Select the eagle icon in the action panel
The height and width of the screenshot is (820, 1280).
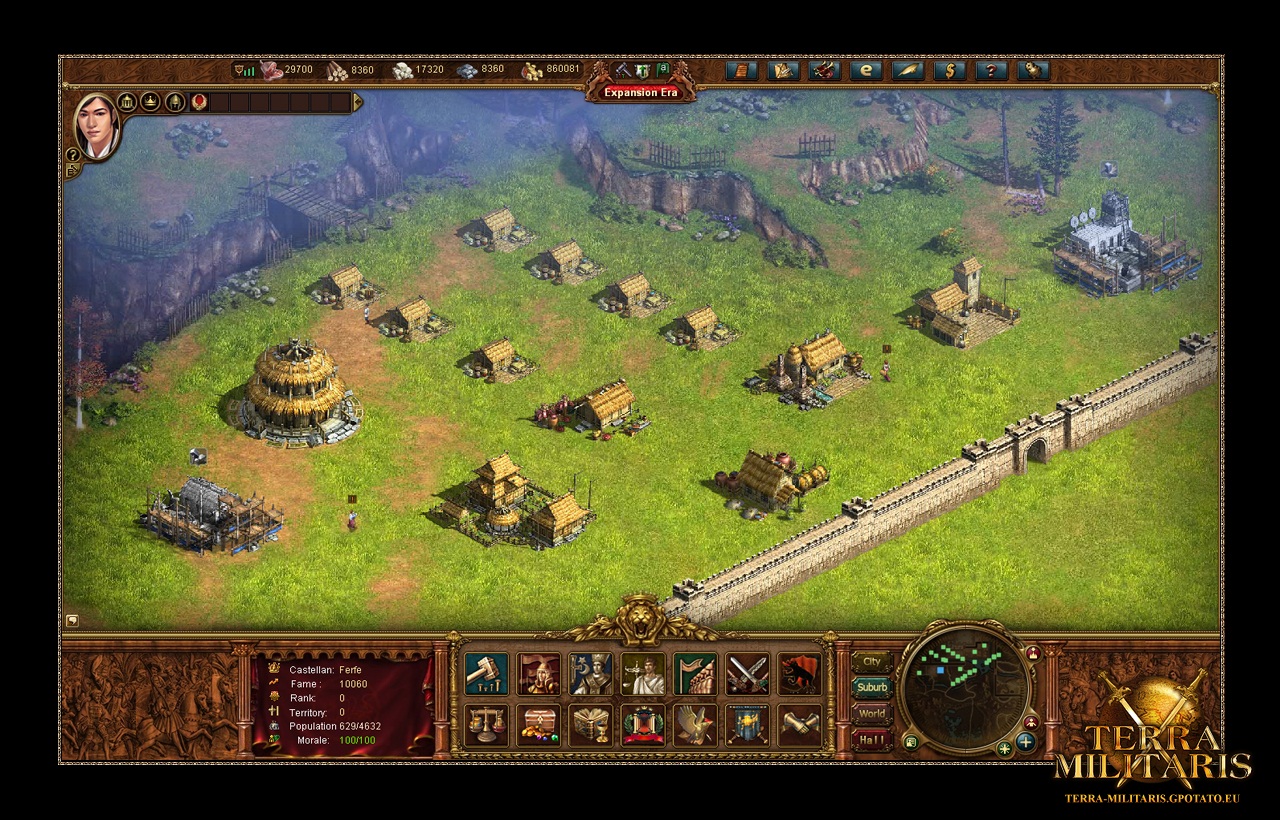coord(695,725)
